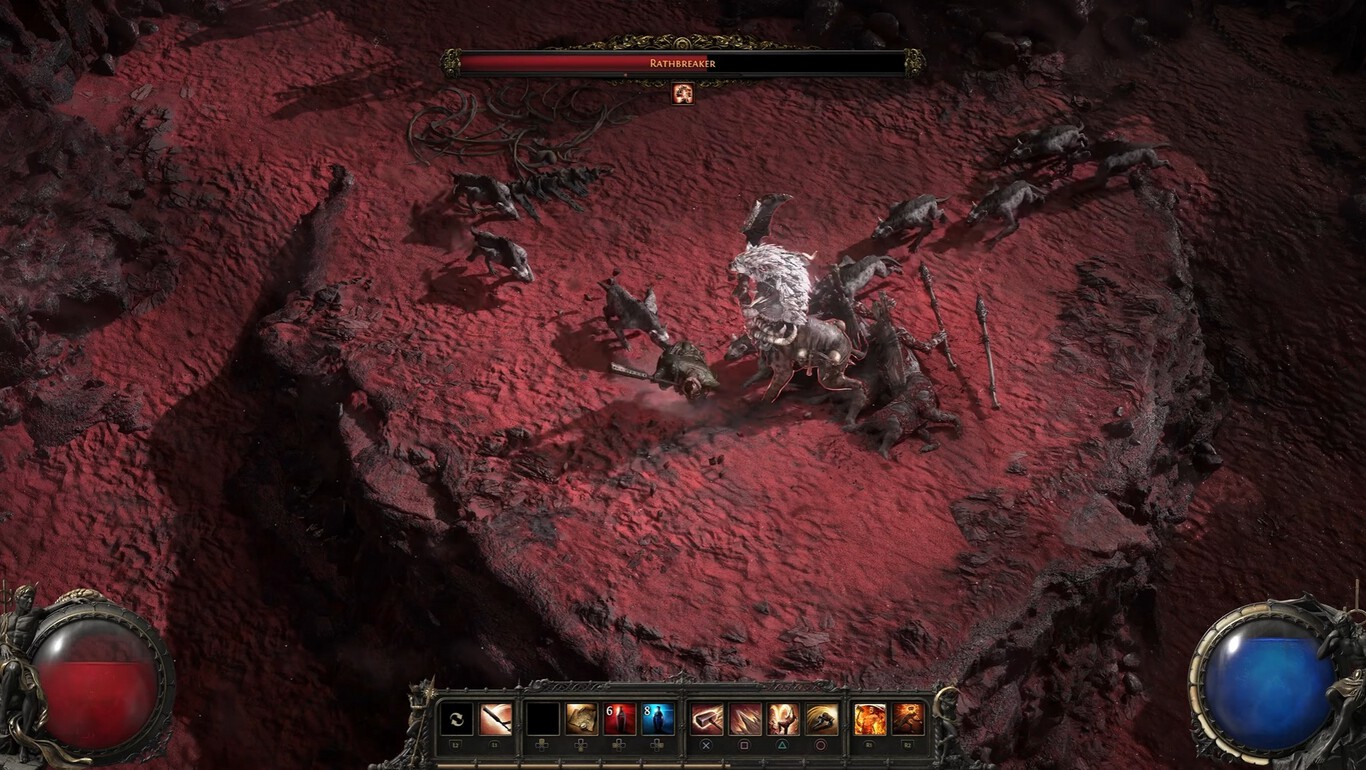Trigger the fiery warrior skill bound to R1

(x=869, y=718)
